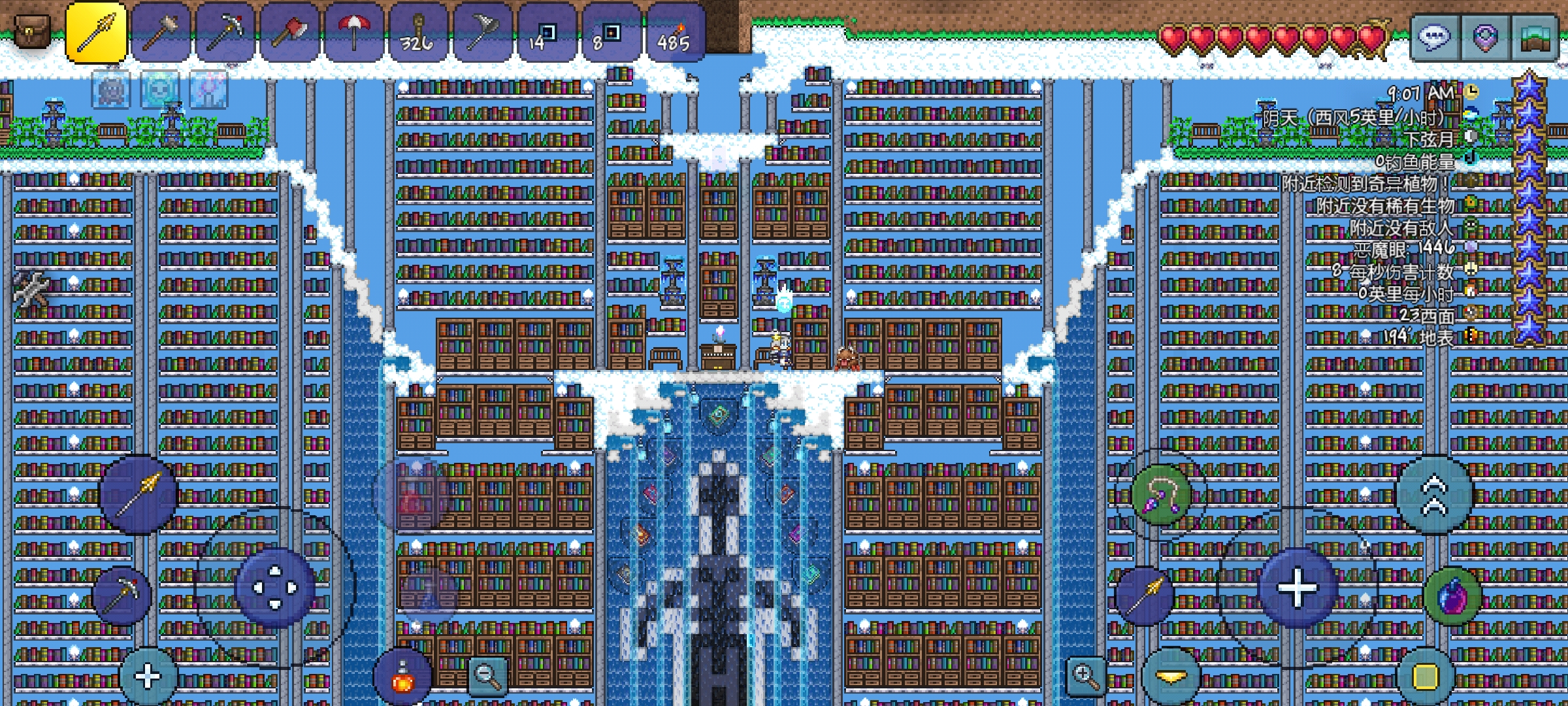Select the wooden hammer hotbar slot
Screen dimensions: 1568x706
pos(161,33)
